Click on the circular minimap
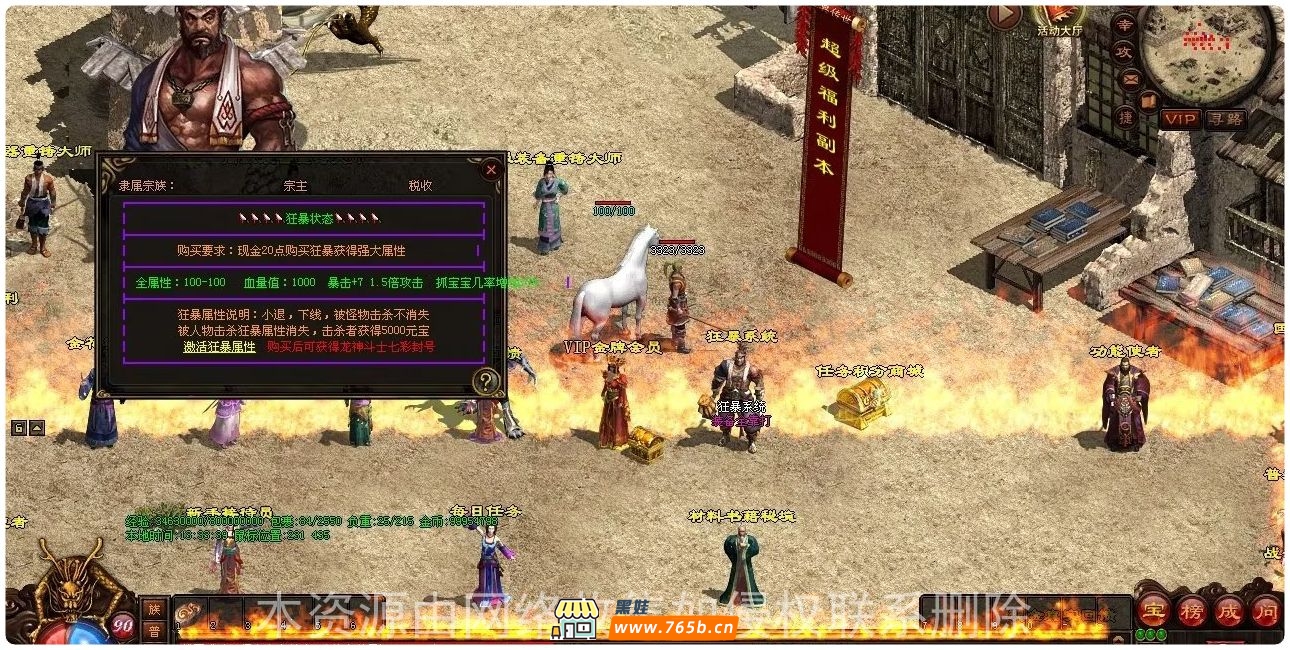 (1200, 50)
